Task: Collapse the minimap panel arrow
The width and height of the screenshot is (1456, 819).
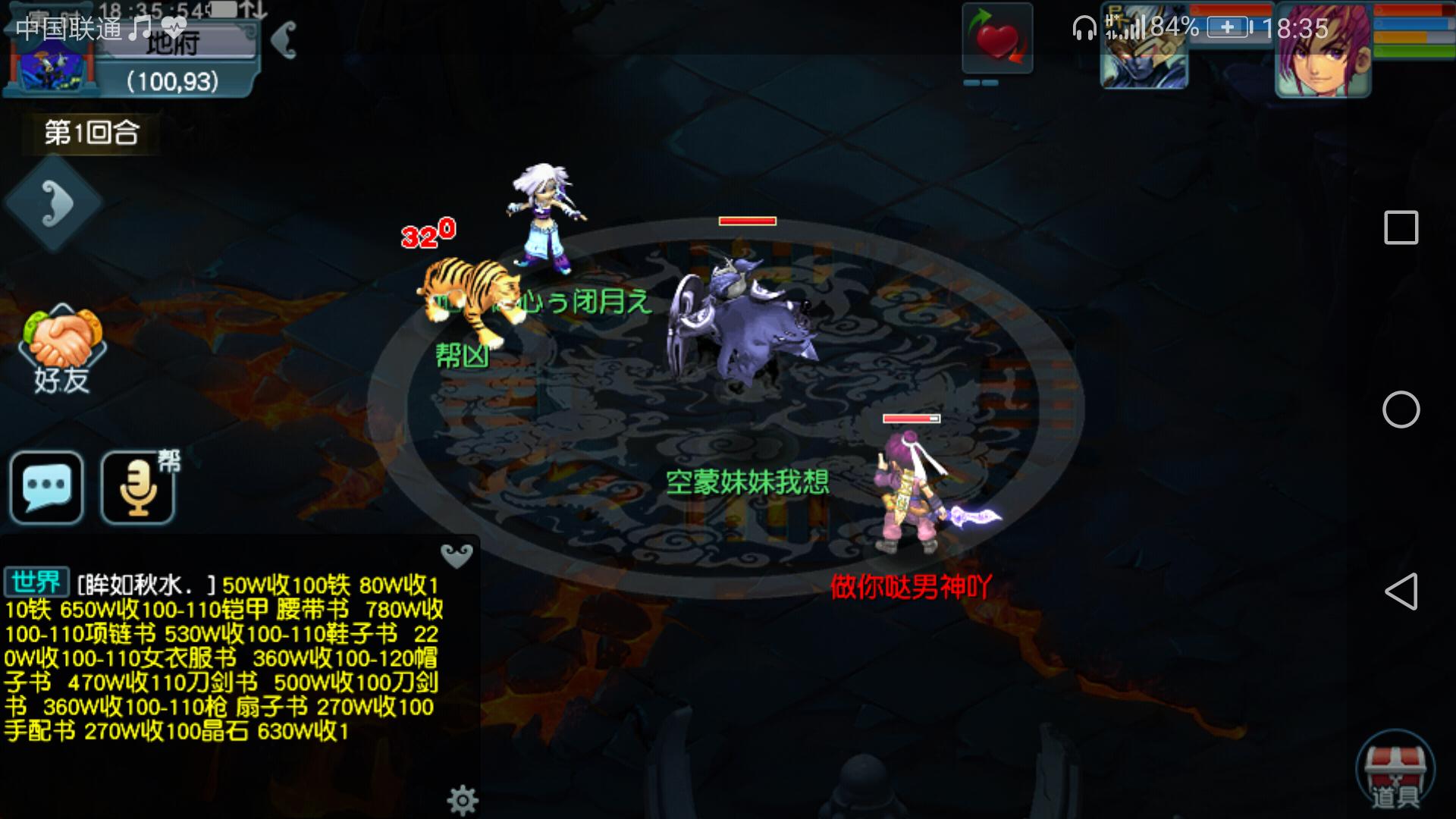Action: coord(285,39)
